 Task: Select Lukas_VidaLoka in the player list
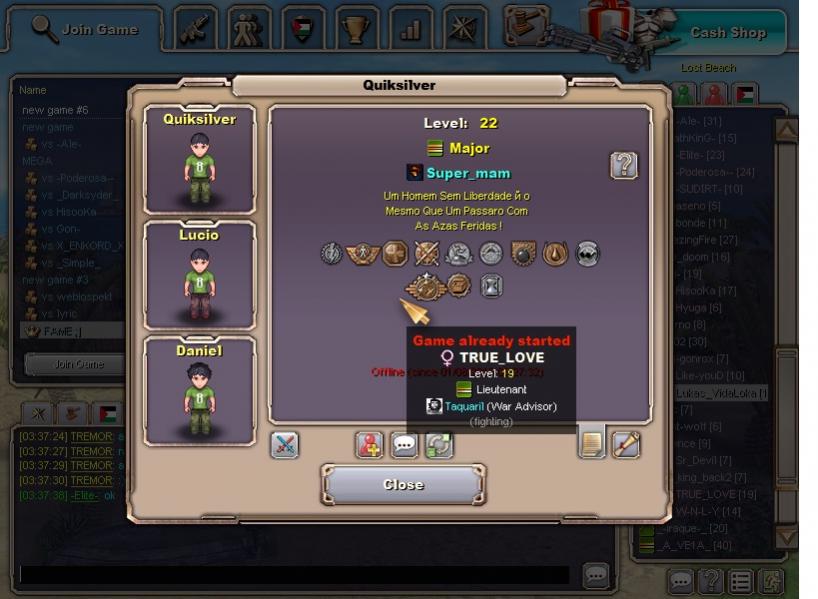720,393
